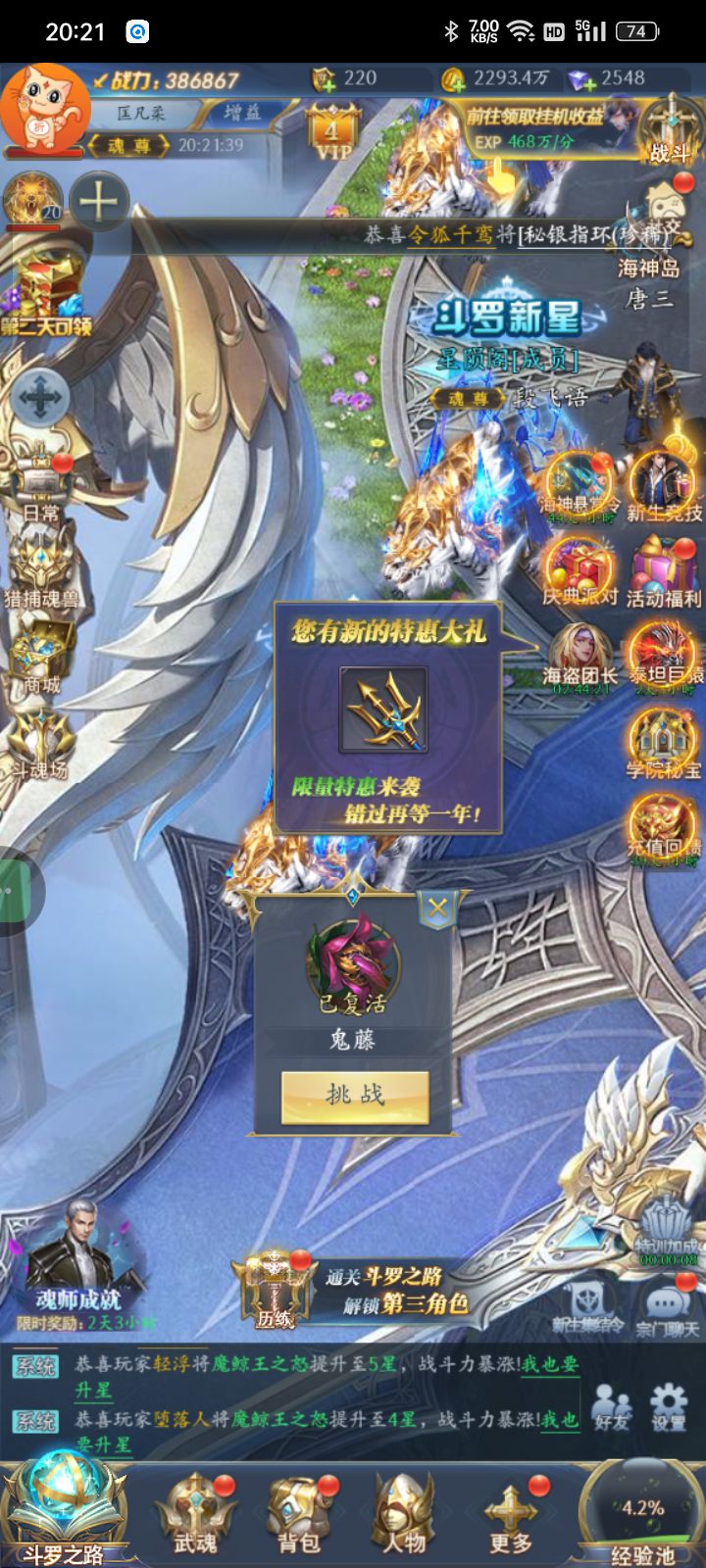706x1568 pixels.
Task: Tap the 挑战 challenge button
Action: point(355,1096)
